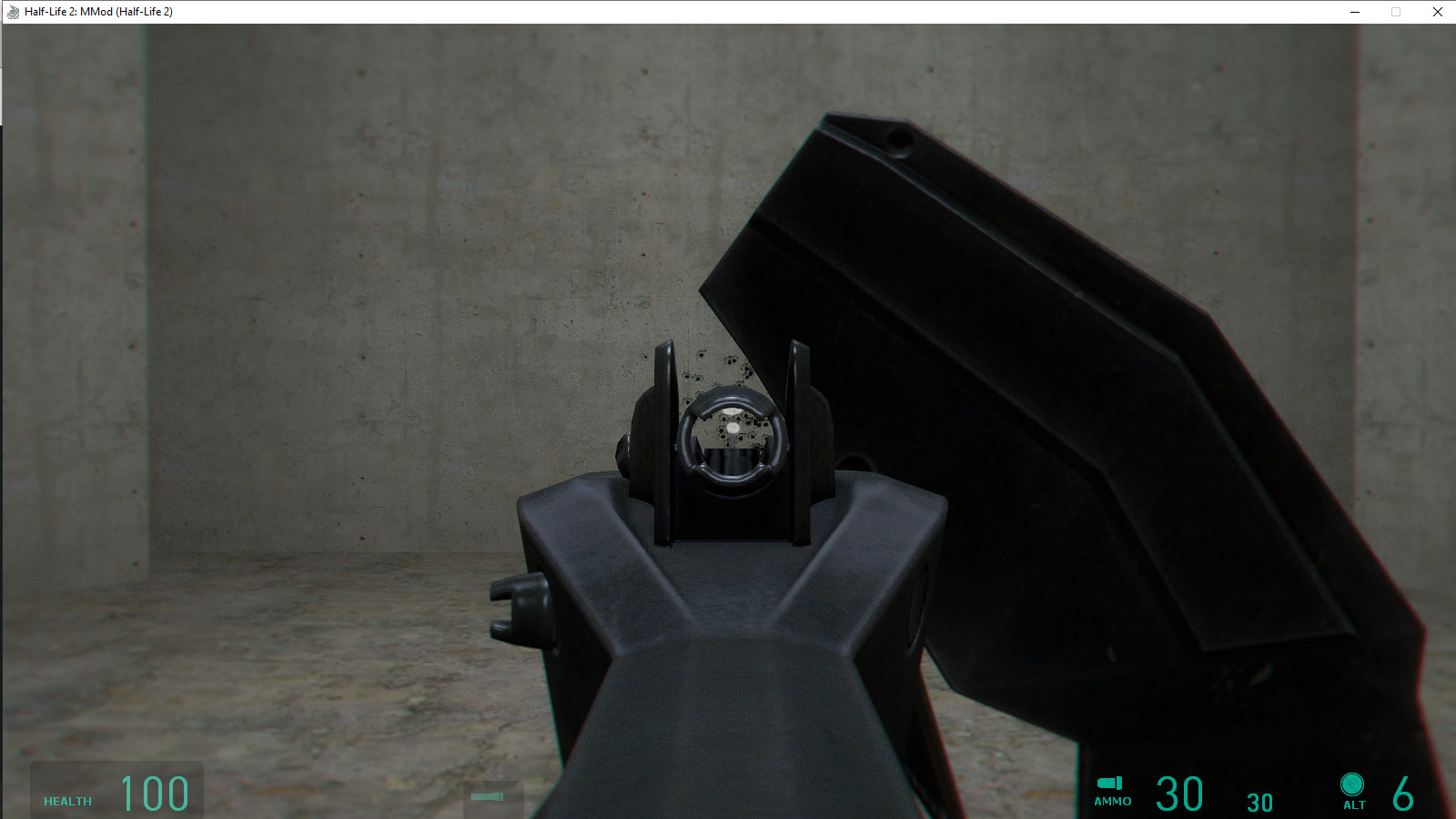
Task: Click the primary ammo count reading 30
Action: pyautogui.click(x=1179, y=792)
